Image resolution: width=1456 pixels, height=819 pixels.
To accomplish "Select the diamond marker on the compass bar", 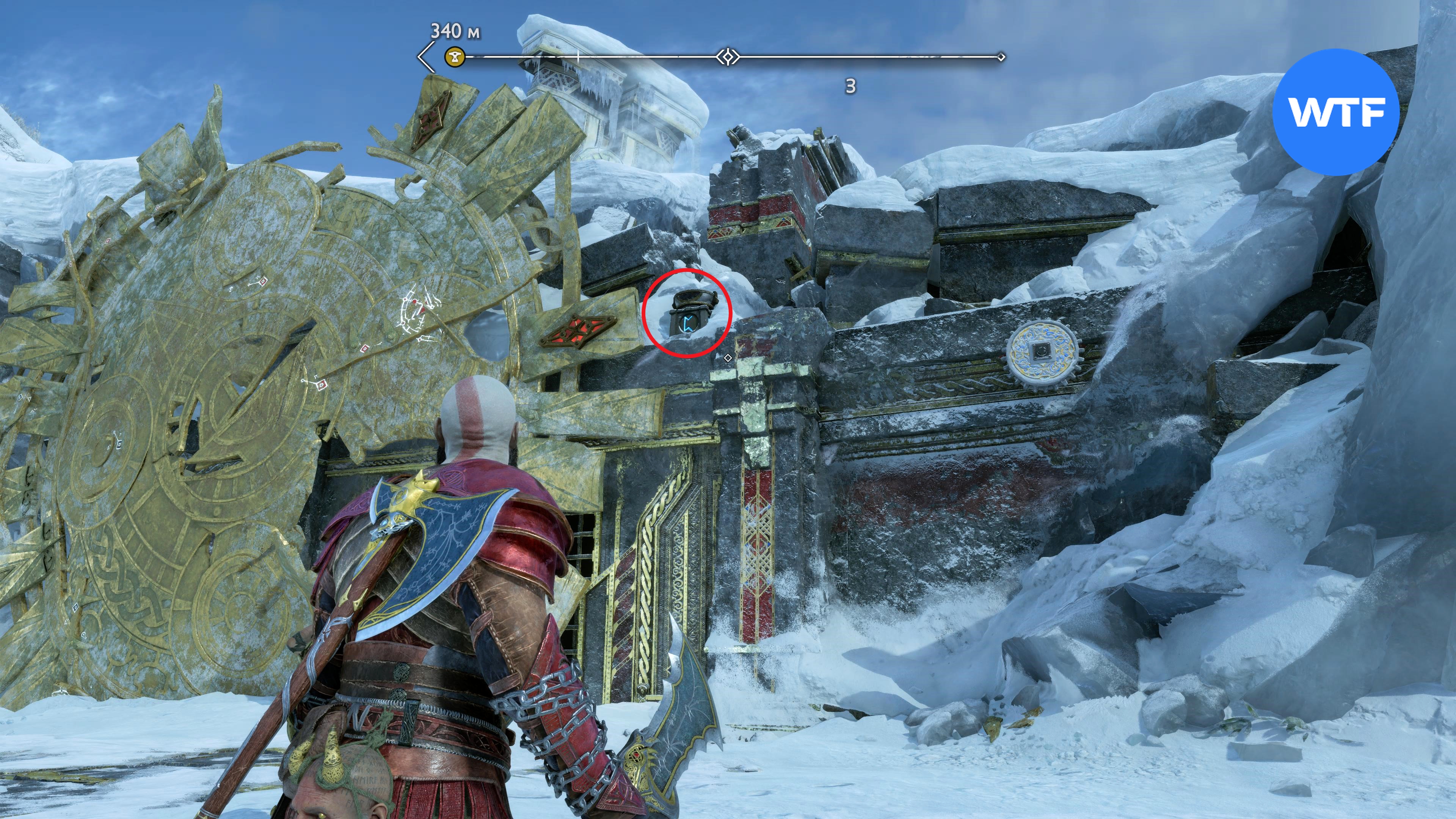I will 728,57.
